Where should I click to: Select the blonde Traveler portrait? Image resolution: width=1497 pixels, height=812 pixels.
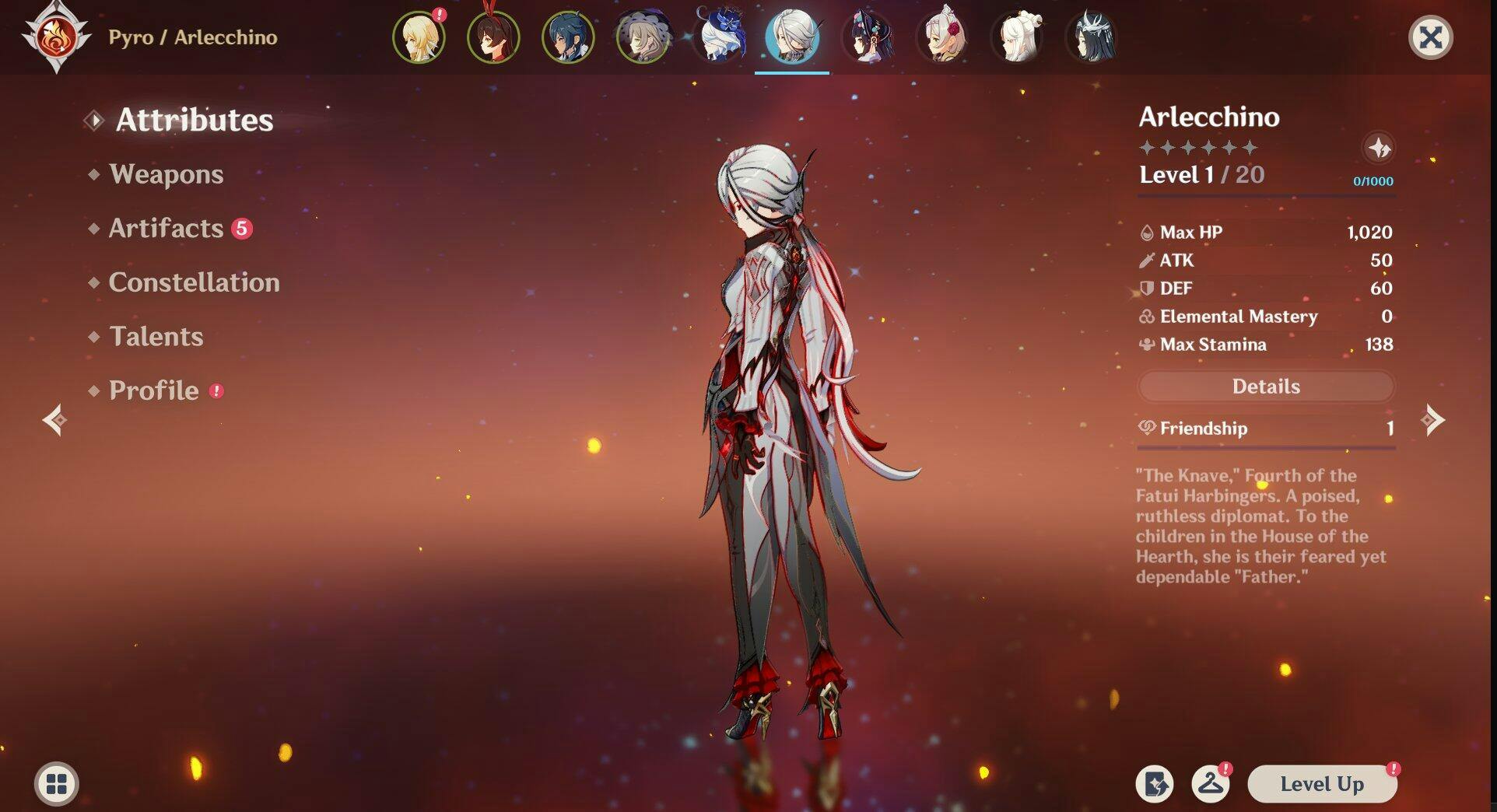[419, 37]
